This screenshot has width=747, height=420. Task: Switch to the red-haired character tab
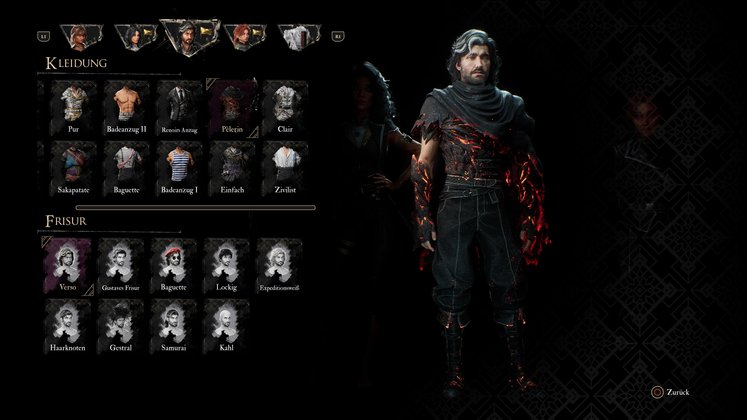click(242, 37)
